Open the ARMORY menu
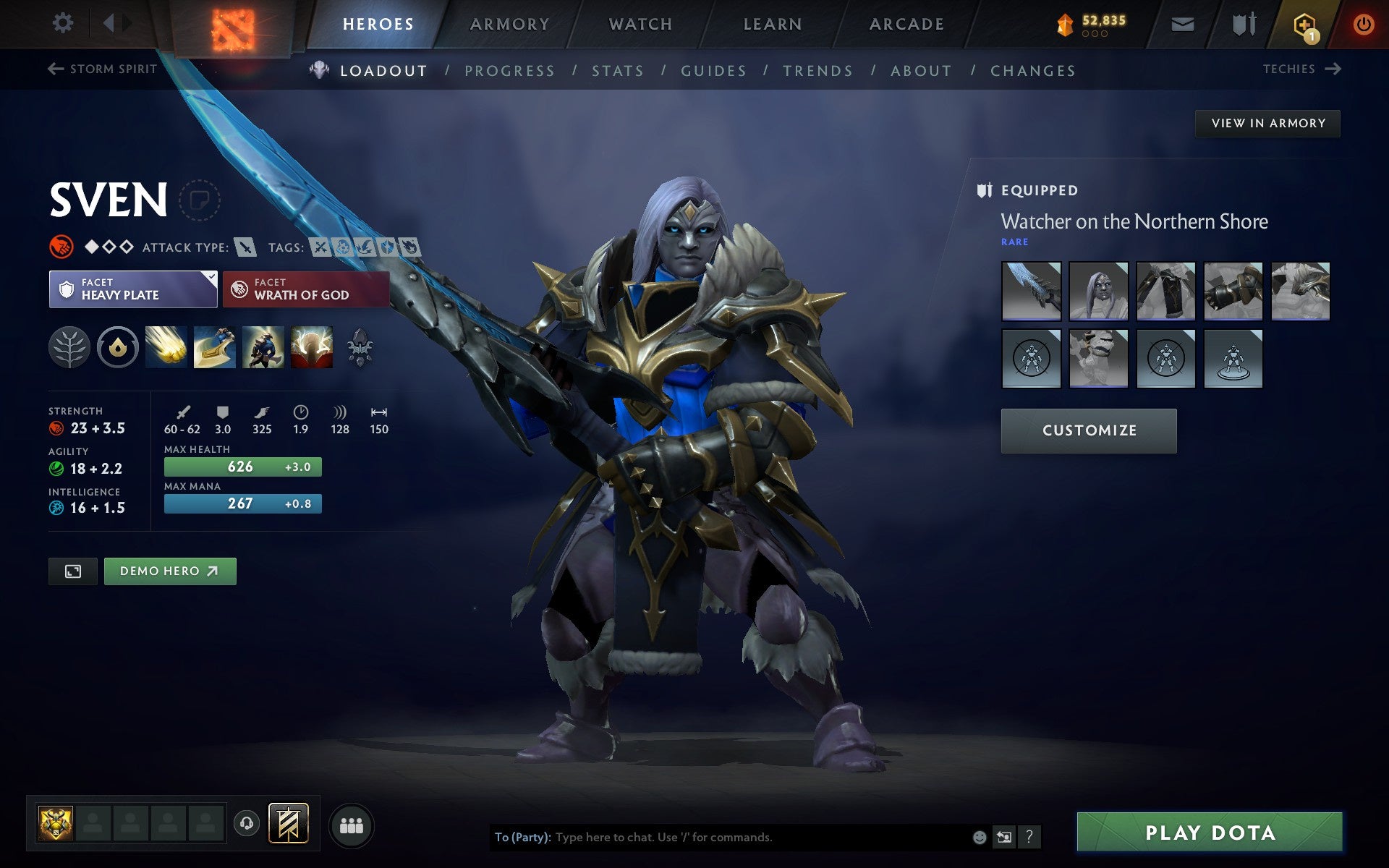The image size is (1389, 868). pyautogui.click(x=509, y=23)
